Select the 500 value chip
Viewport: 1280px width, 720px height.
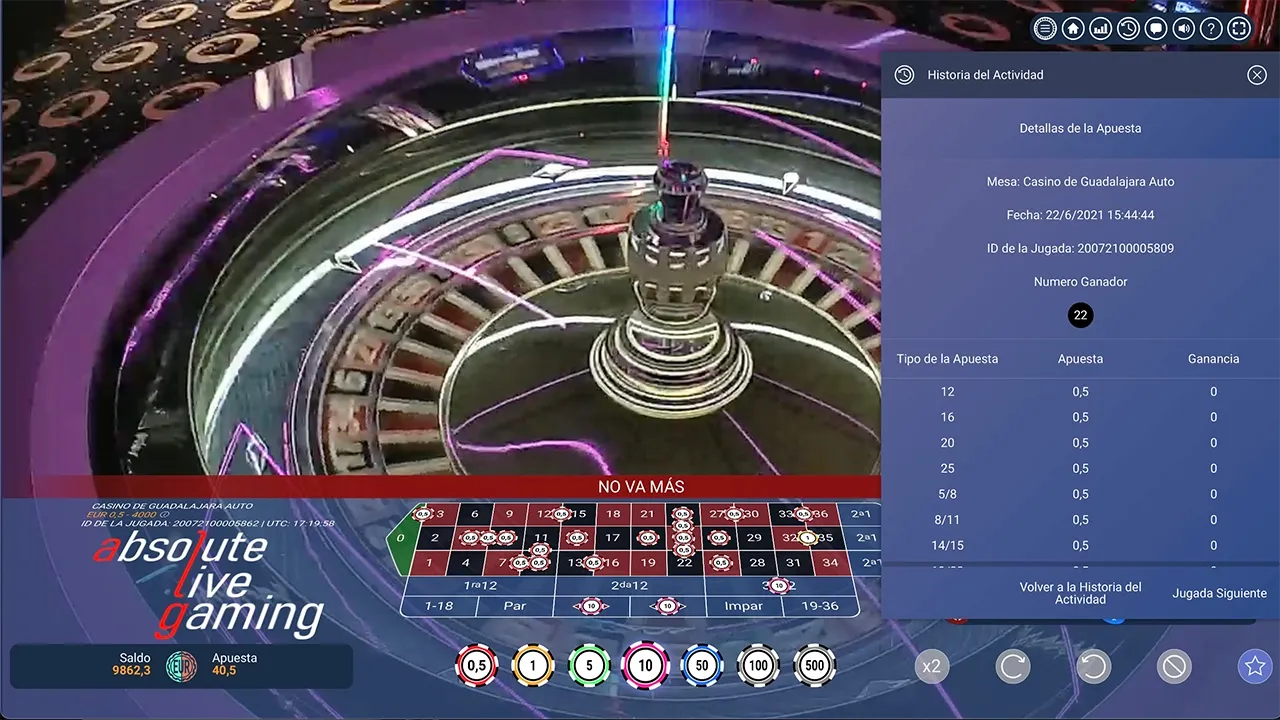coord(815,665)
